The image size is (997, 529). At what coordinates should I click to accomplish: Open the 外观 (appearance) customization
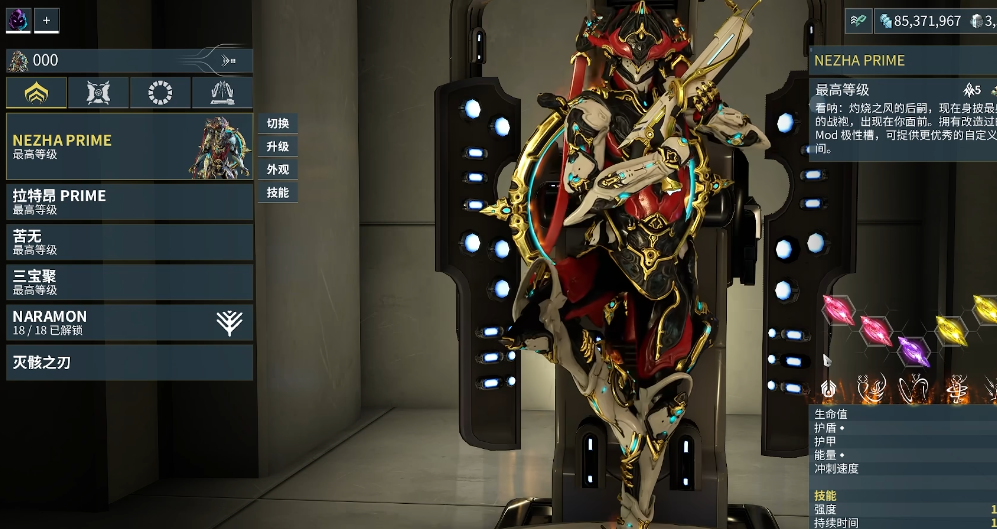pos(278,170)
